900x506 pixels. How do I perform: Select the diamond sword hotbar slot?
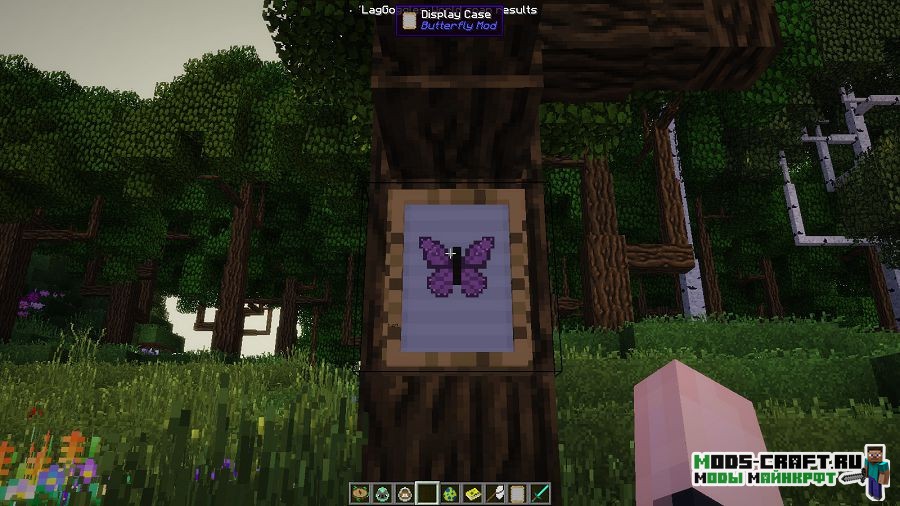[x=539, y=493]
